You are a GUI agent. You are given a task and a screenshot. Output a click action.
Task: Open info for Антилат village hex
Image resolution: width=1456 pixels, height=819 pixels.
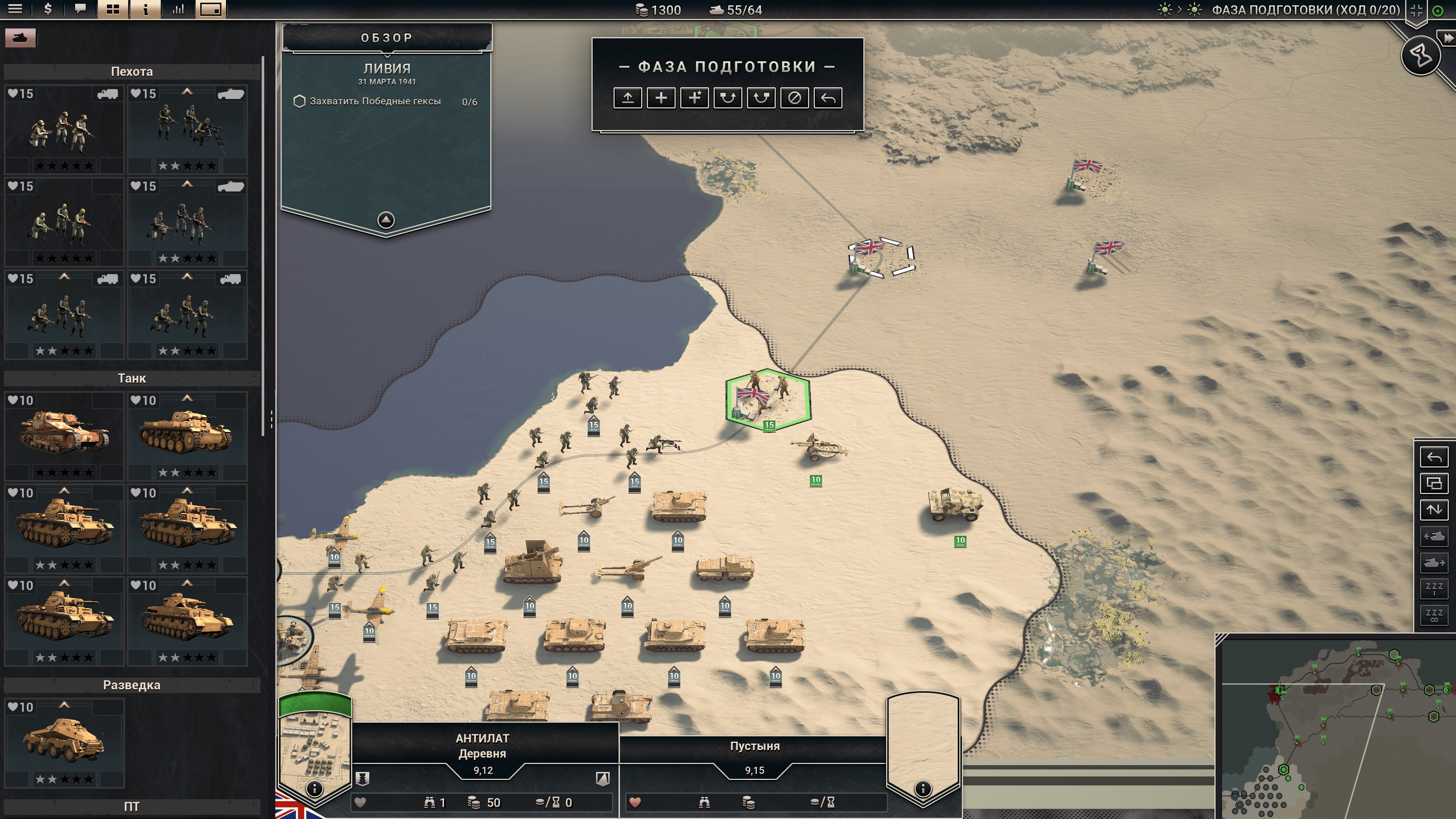[x=314, y=788]
